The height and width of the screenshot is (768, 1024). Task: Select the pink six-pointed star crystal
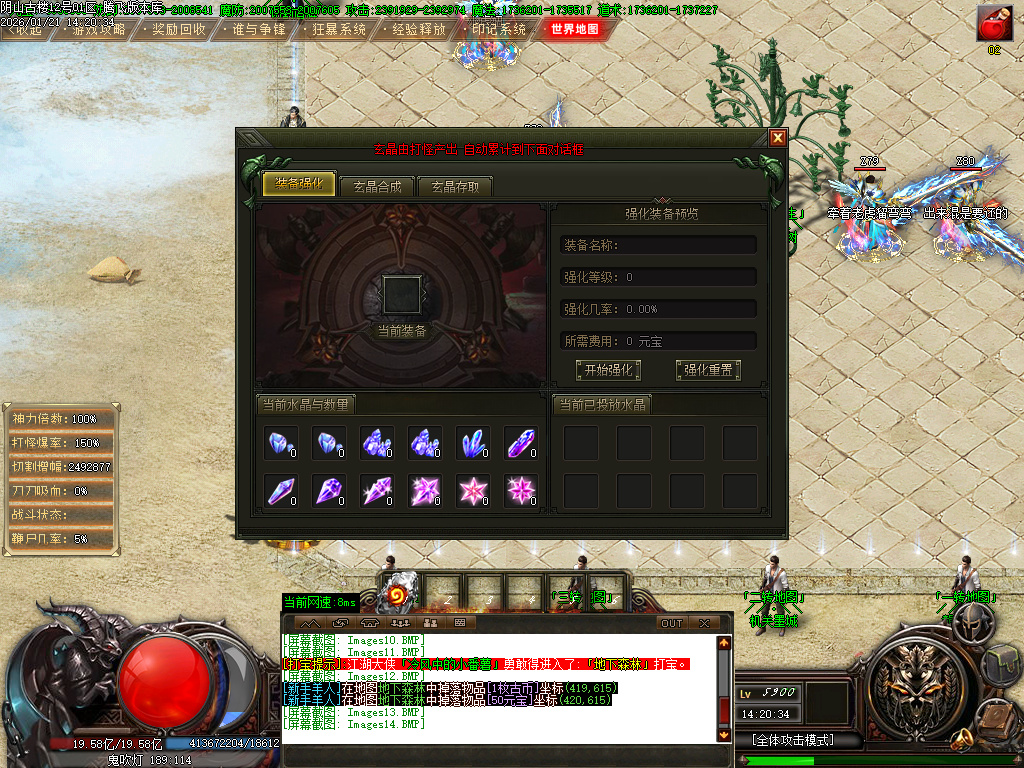520,490
